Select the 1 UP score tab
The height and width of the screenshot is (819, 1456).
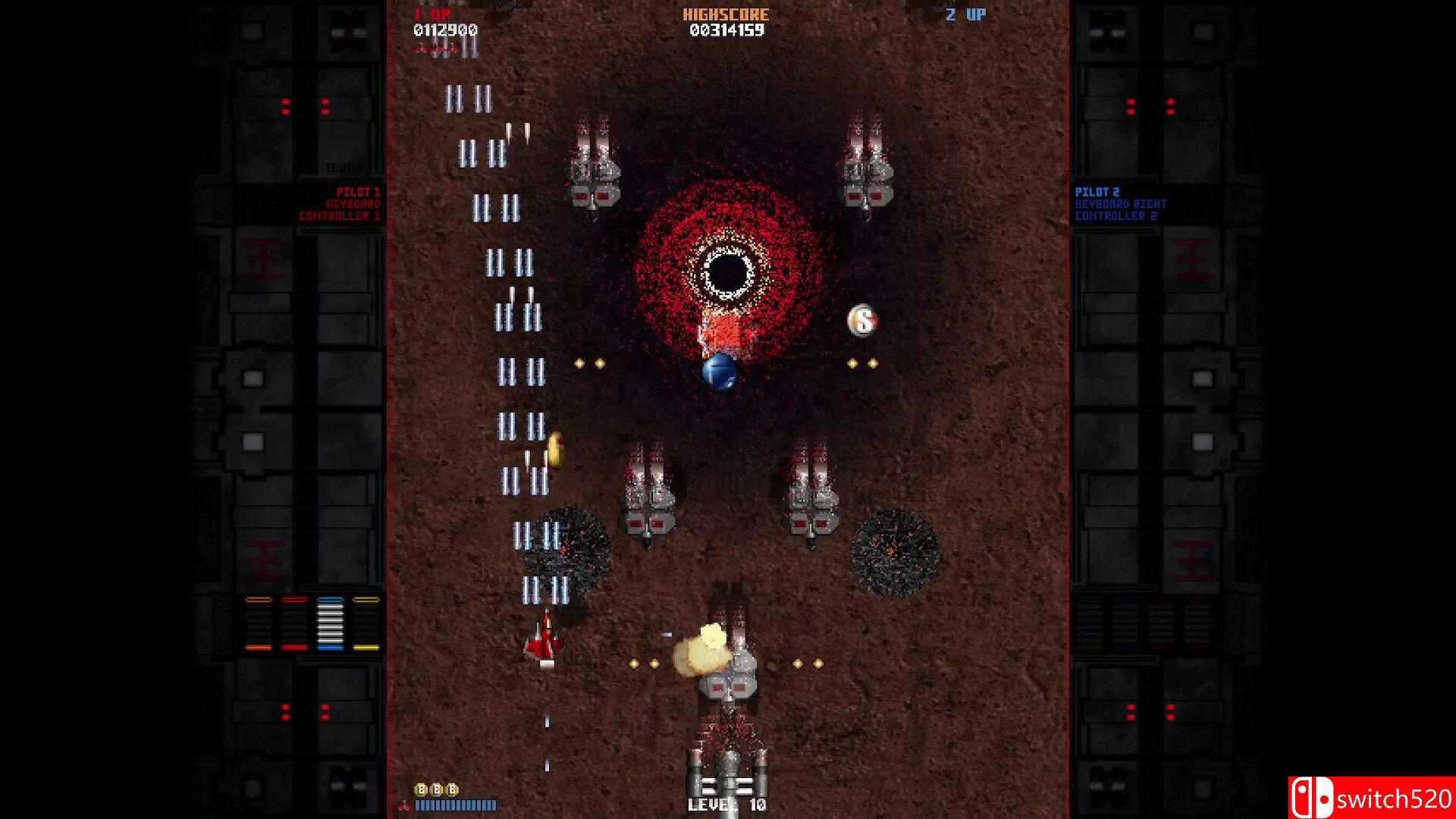coord(432,14)
